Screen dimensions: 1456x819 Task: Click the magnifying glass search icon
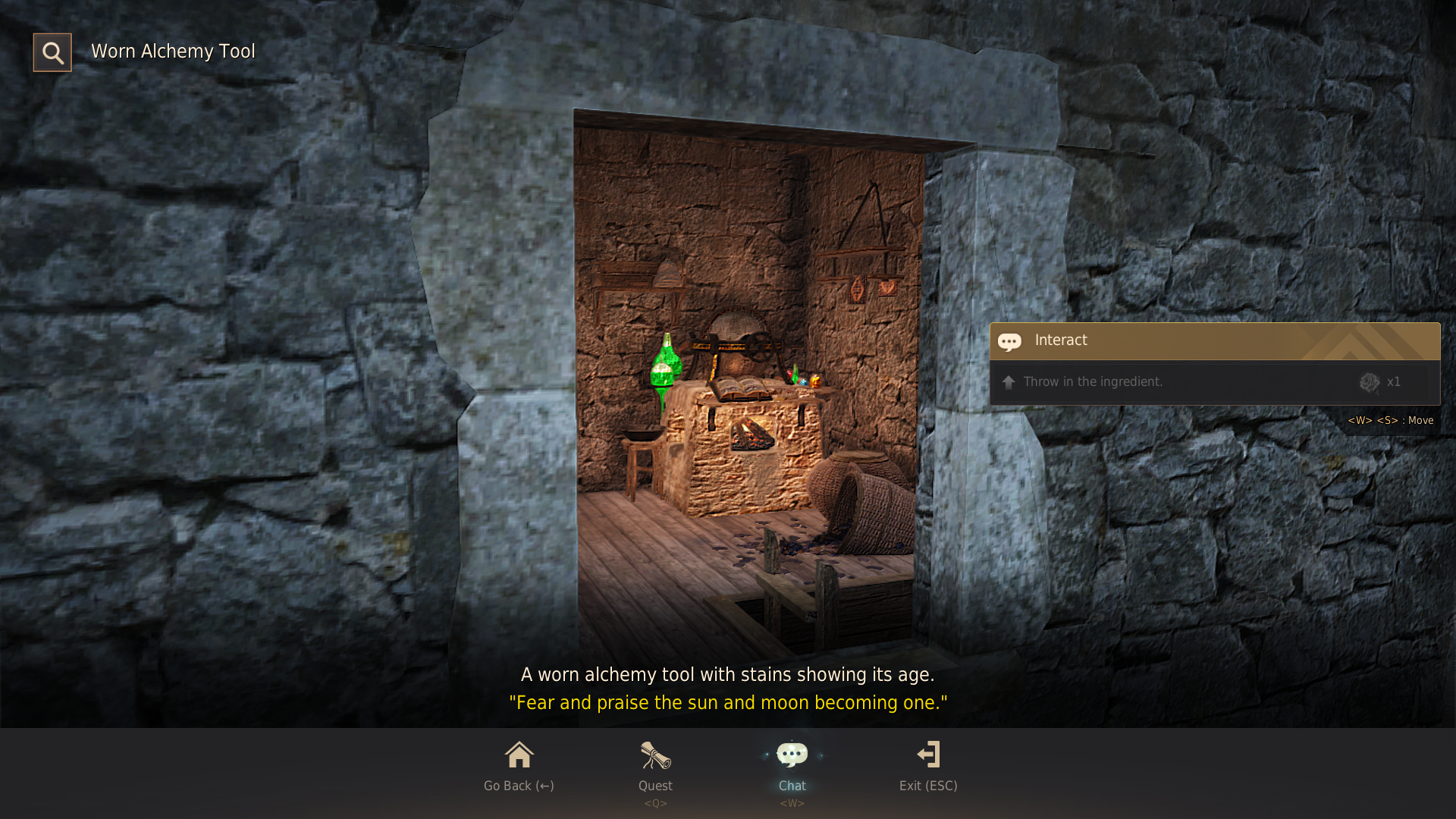click(x=52, y=52)
